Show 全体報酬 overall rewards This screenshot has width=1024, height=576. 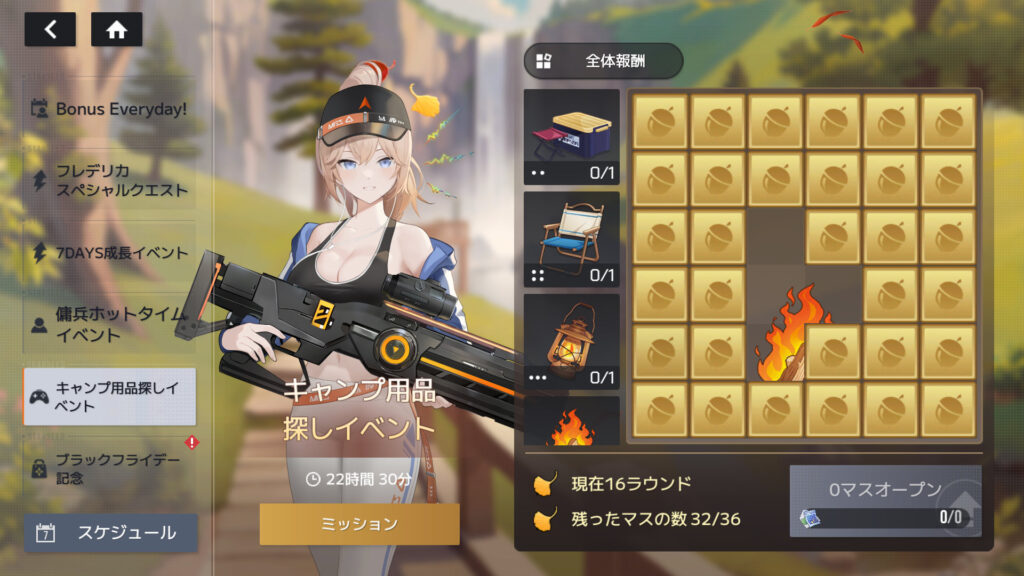pos(603,61)
